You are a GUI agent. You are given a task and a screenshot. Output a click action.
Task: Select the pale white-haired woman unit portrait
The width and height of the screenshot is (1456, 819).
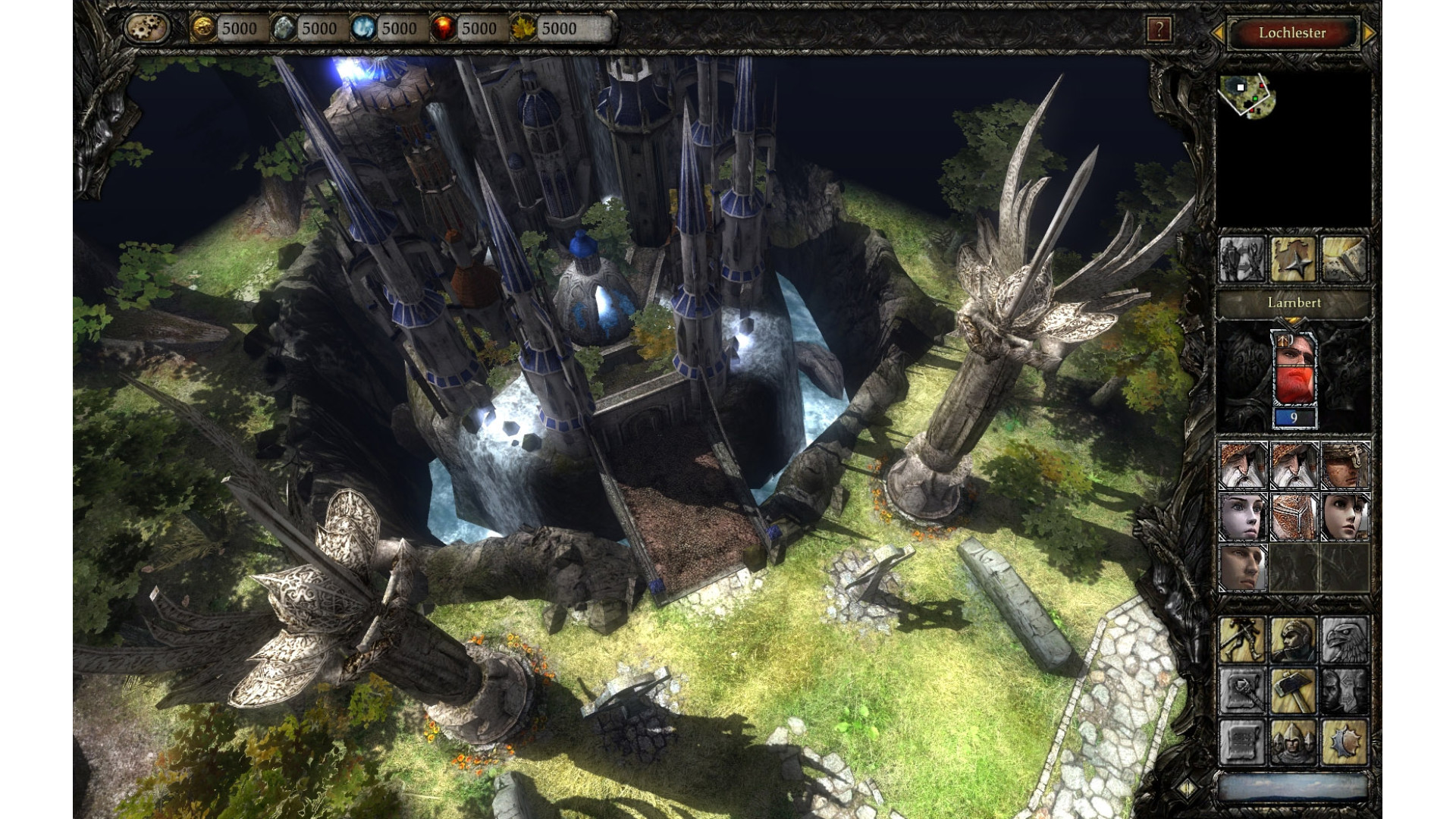pyautogui.click(x=1242, y=516)
